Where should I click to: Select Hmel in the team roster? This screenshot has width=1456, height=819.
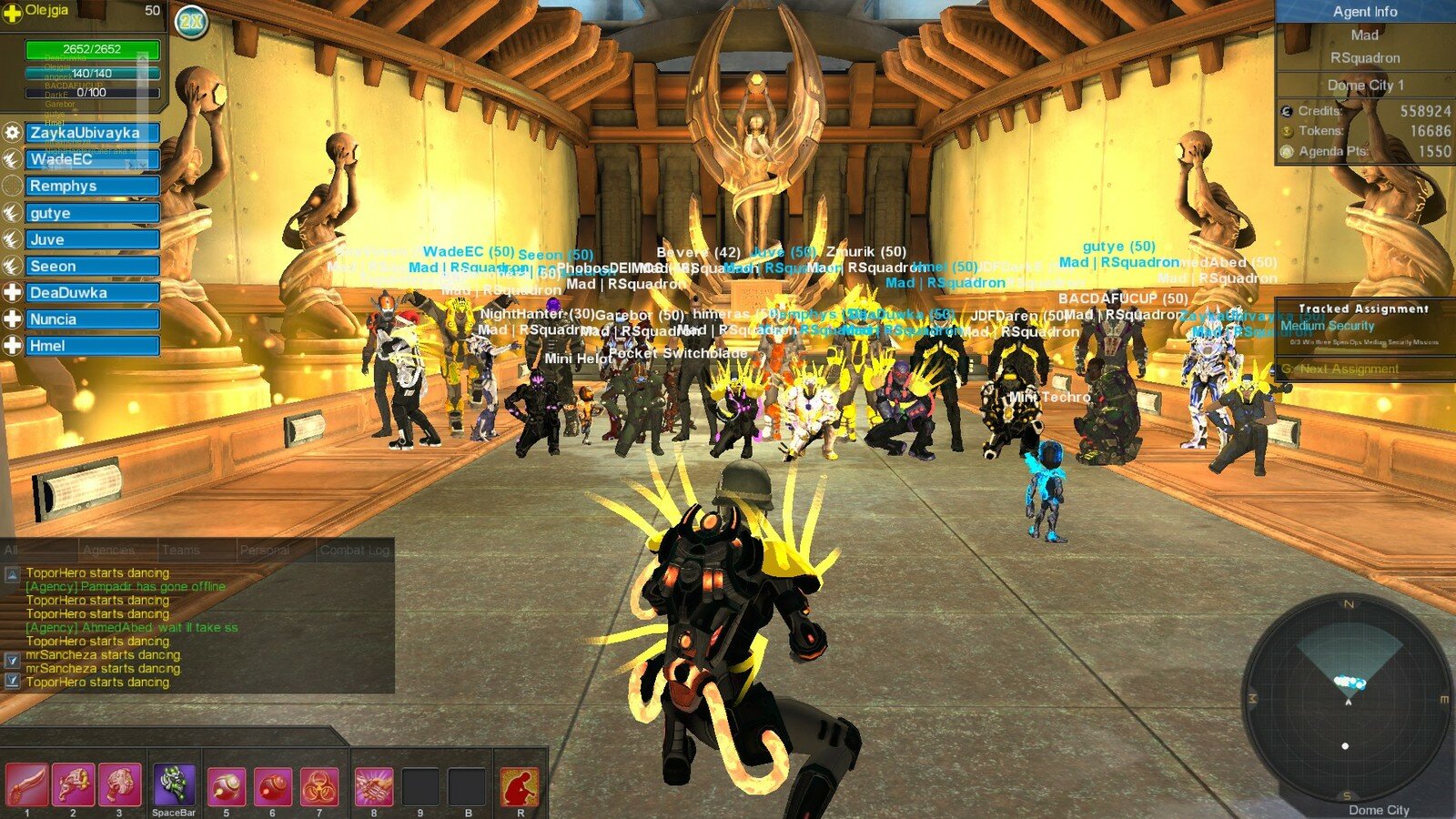pyautogui.click(x=91, y=346)
